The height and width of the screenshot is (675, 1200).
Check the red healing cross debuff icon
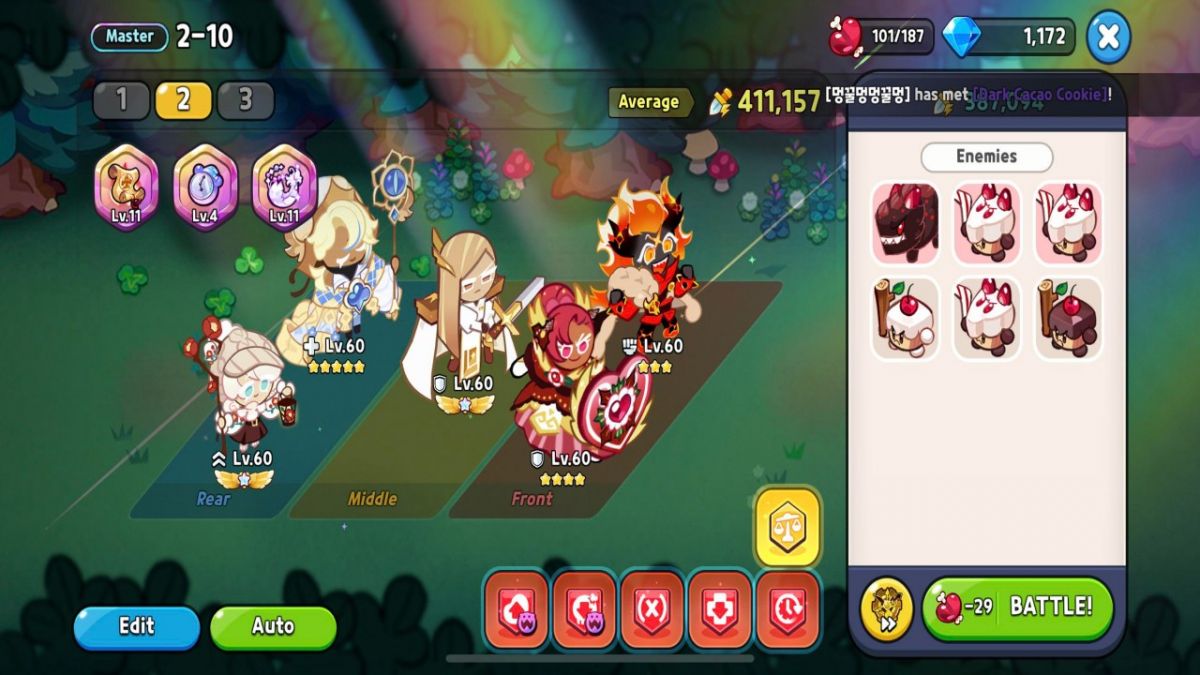720,609
